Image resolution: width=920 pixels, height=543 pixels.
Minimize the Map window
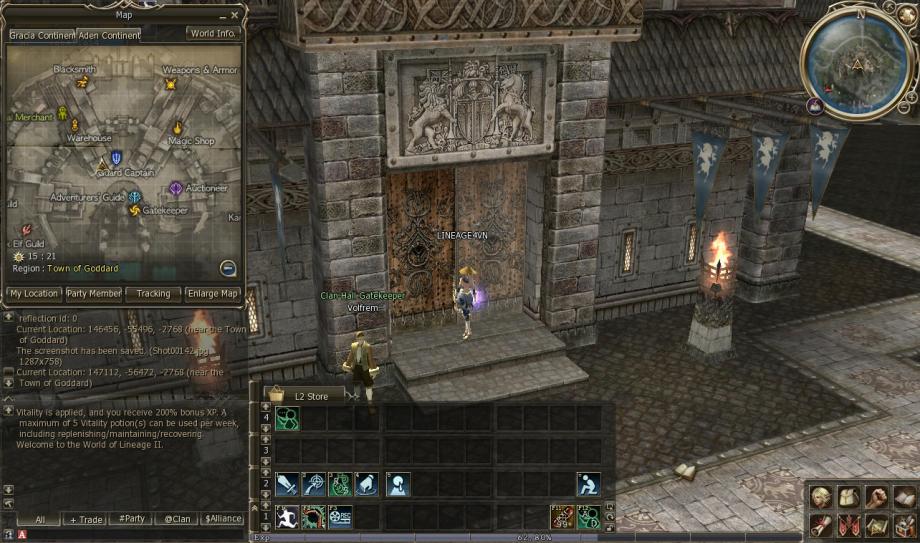(221, 15)
